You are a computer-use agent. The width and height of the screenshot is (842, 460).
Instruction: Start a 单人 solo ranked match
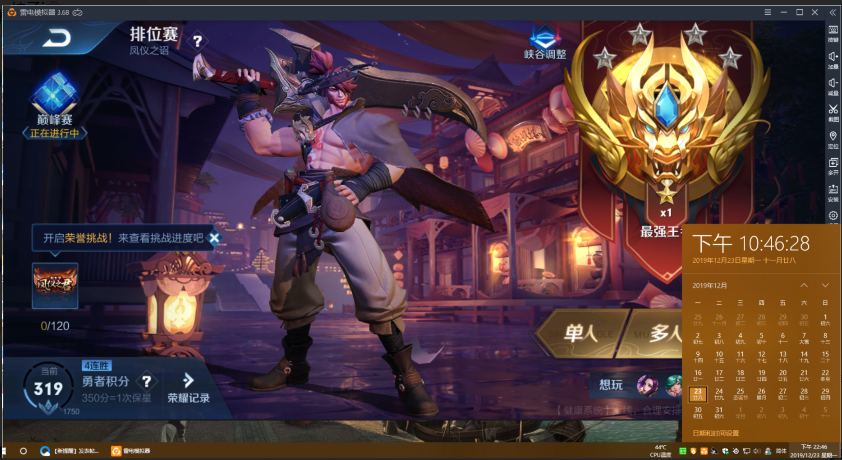[x=581, y=334]
